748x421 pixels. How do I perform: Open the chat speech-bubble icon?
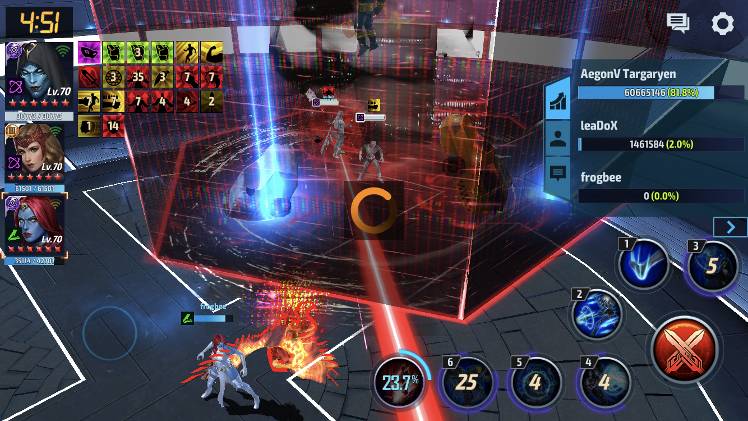679,23
